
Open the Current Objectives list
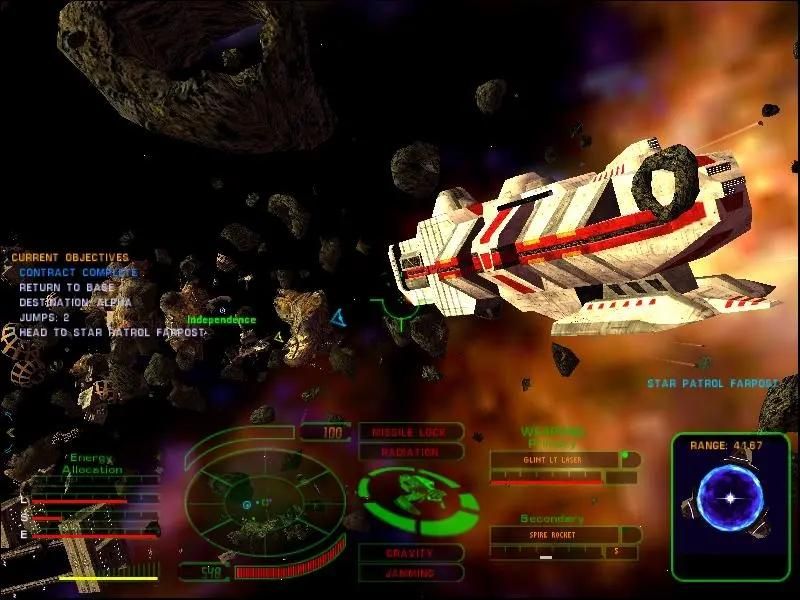pos(70,257)
